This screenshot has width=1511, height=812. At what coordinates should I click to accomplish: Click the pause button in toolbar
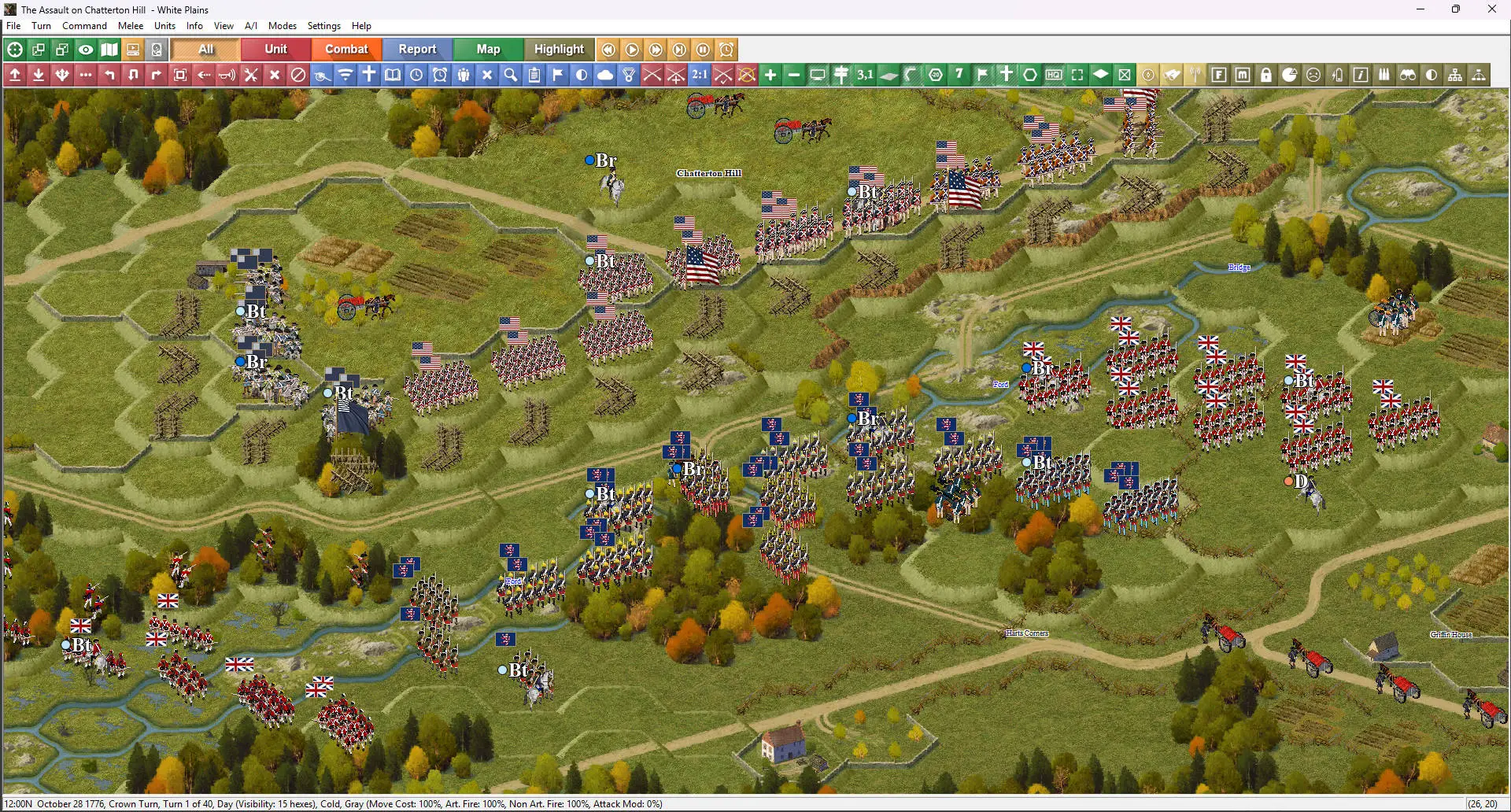click(703, 50)
